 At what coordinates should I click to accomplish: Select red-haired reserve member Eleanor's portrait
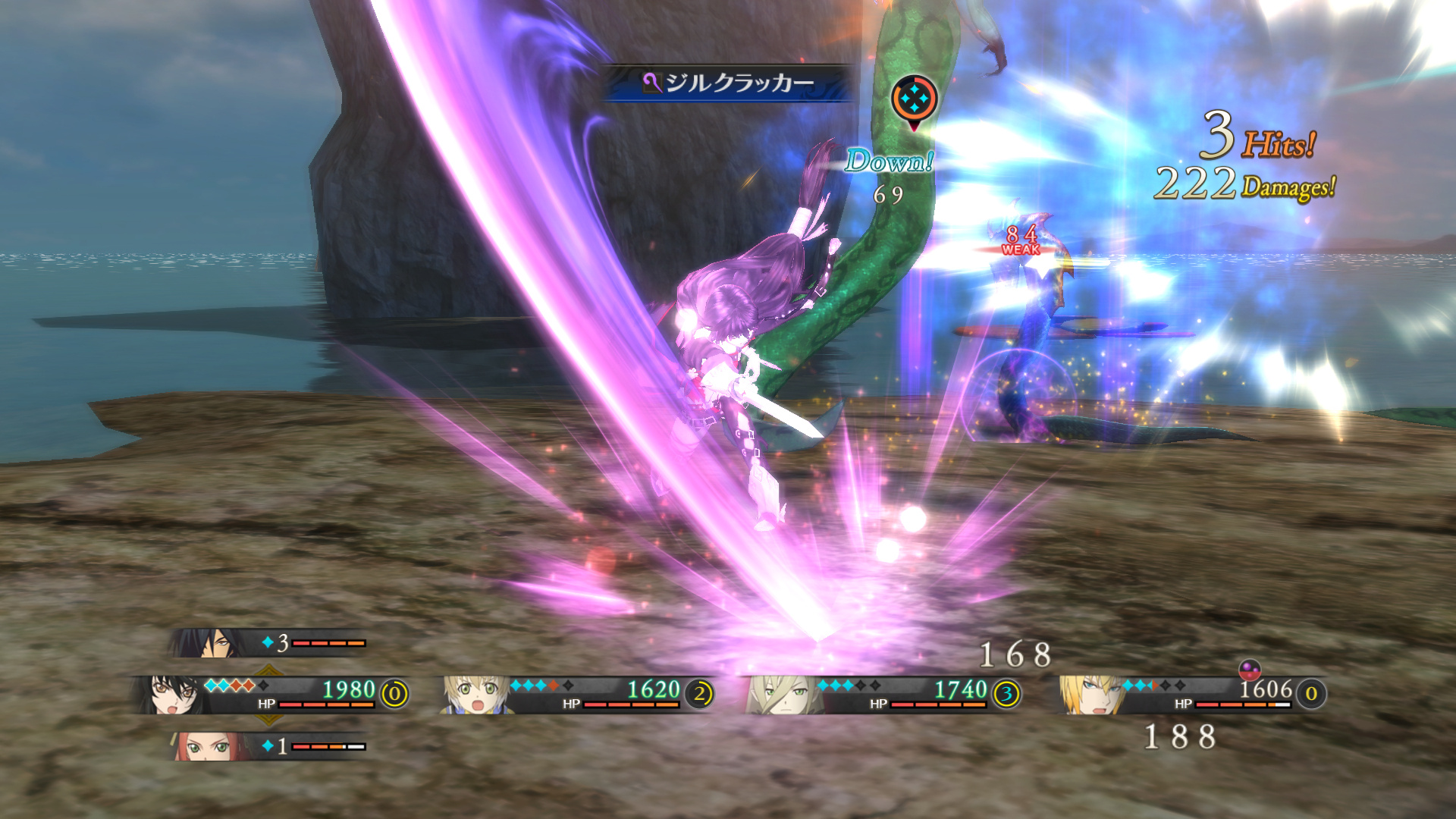[x=205, y=746]
